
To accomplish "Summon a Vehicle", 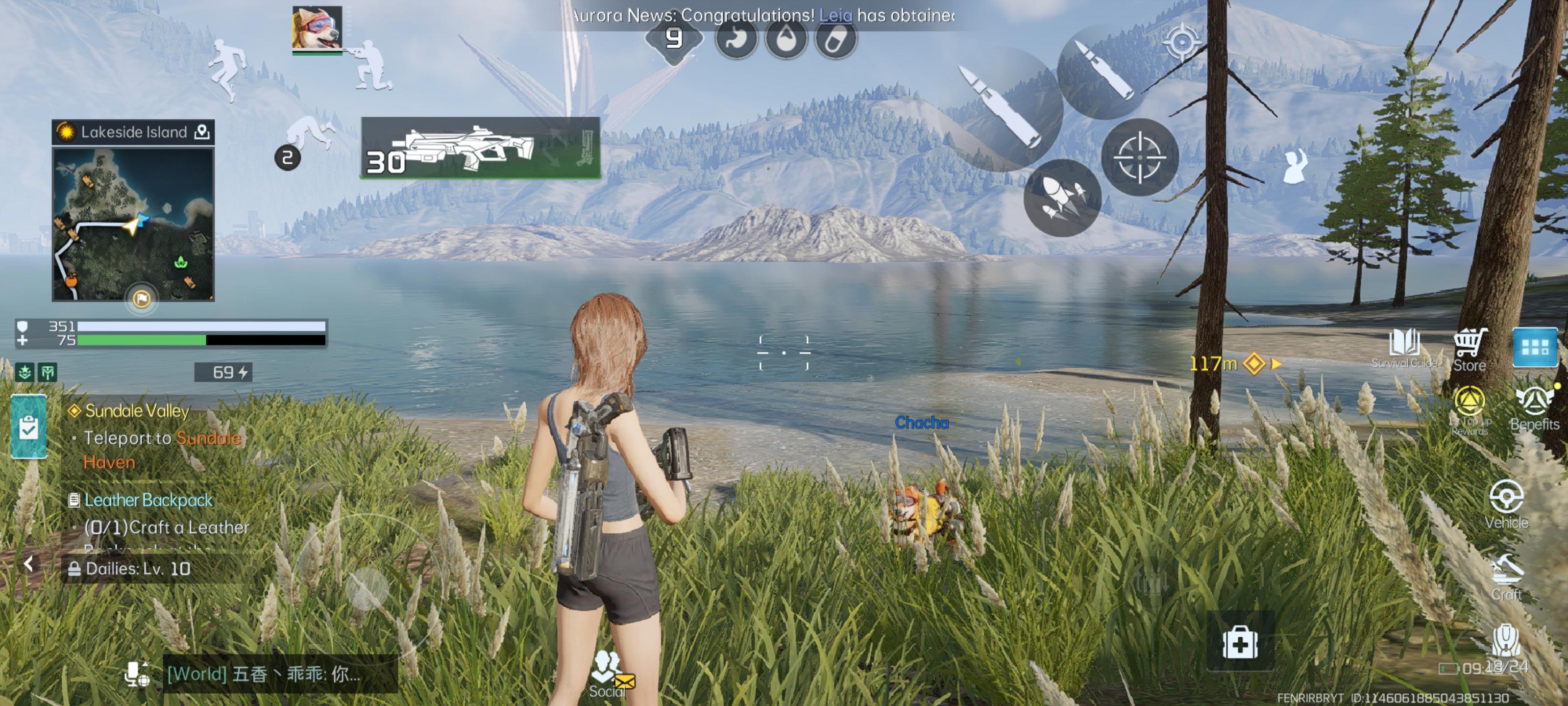I will (x=1506, y=504).
